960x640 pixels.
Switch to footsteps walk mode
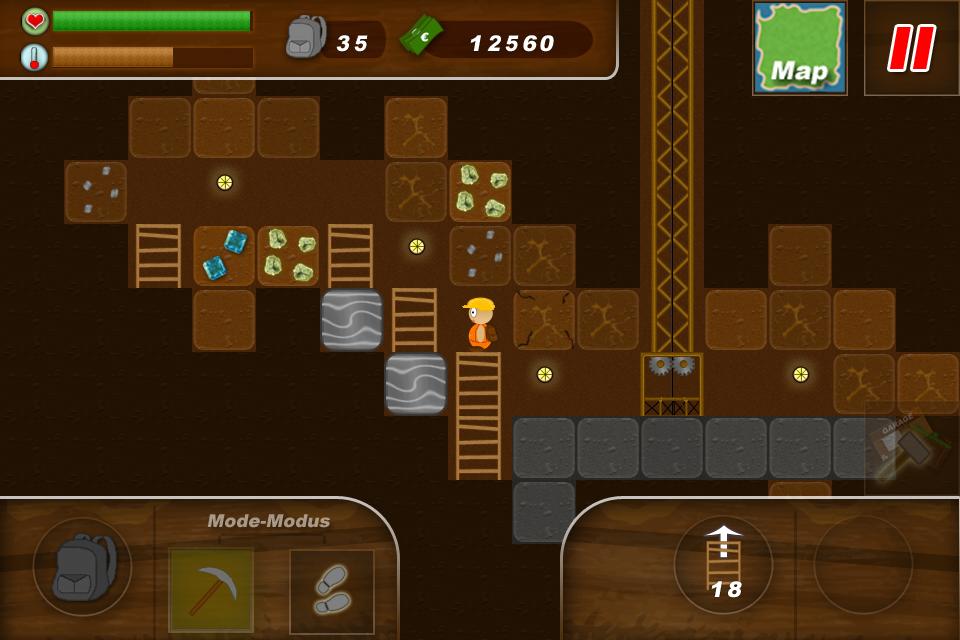click(332, 591)
